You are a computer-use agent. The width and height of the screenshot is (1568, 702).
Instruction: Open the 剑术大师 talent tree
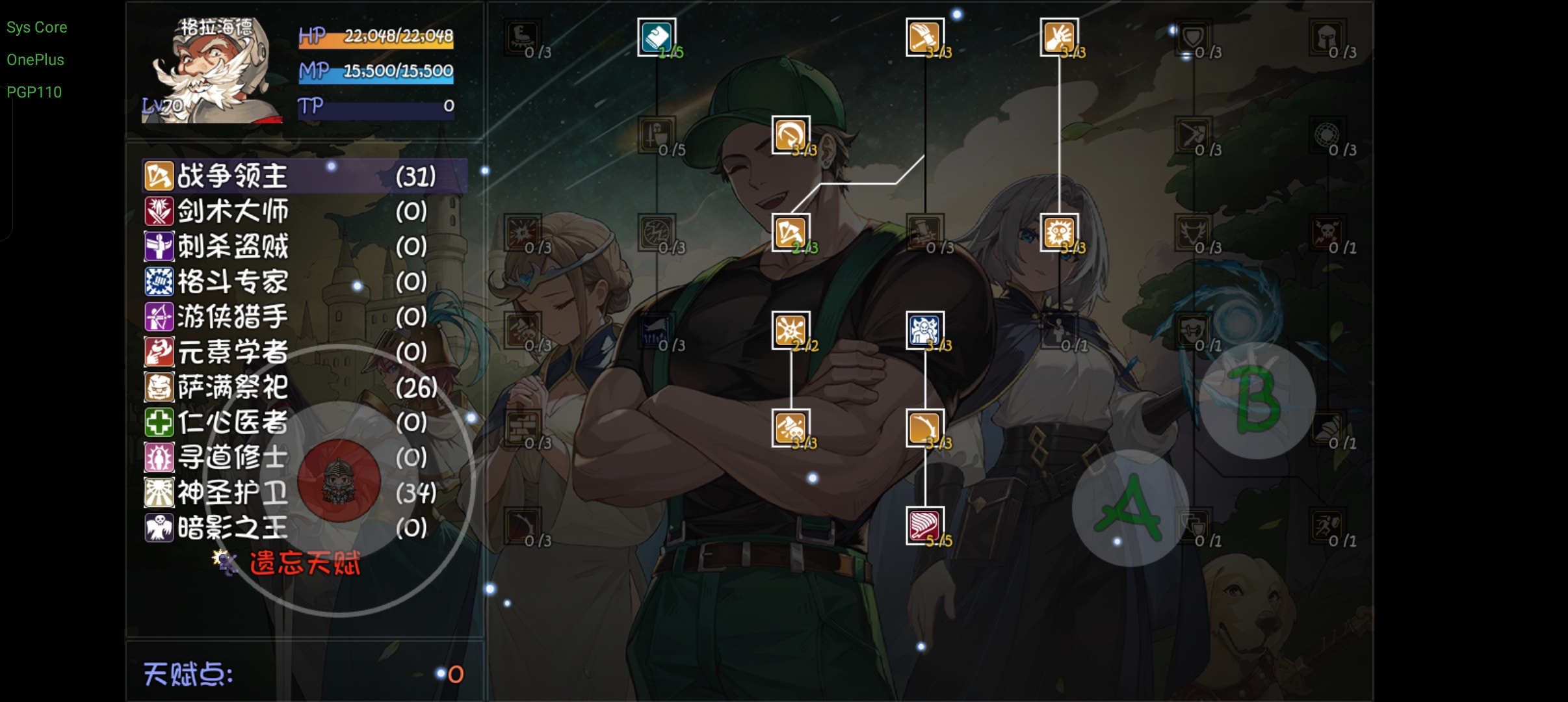232,211
